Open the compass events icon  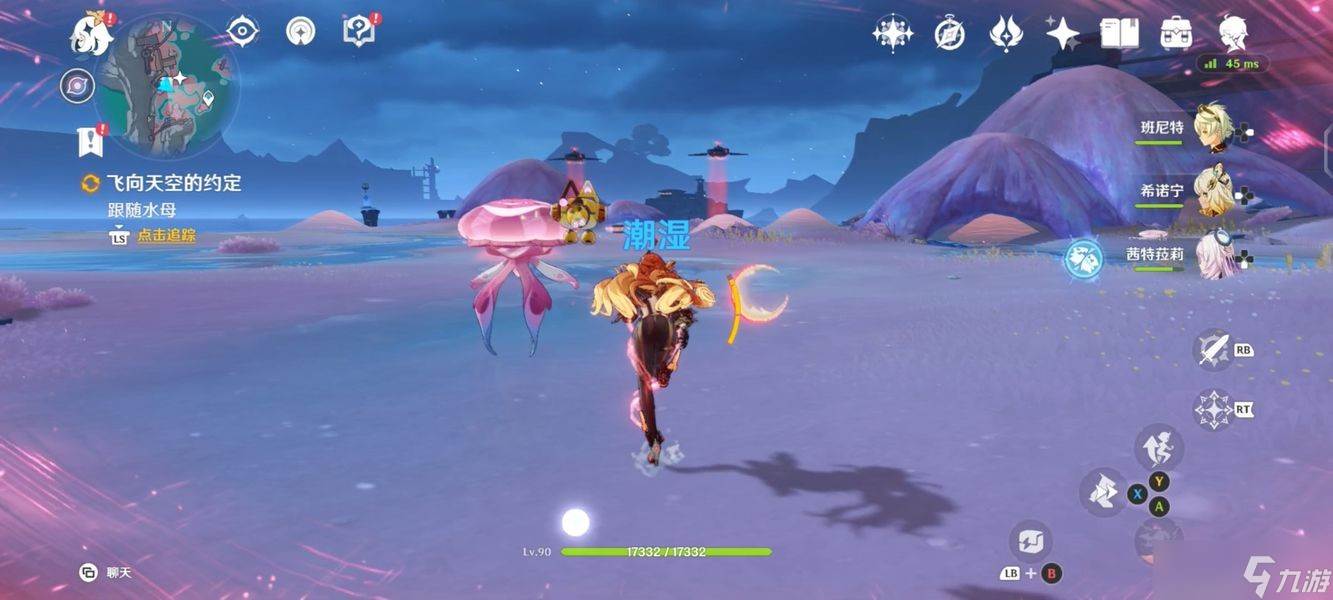[x=949, y=34]
